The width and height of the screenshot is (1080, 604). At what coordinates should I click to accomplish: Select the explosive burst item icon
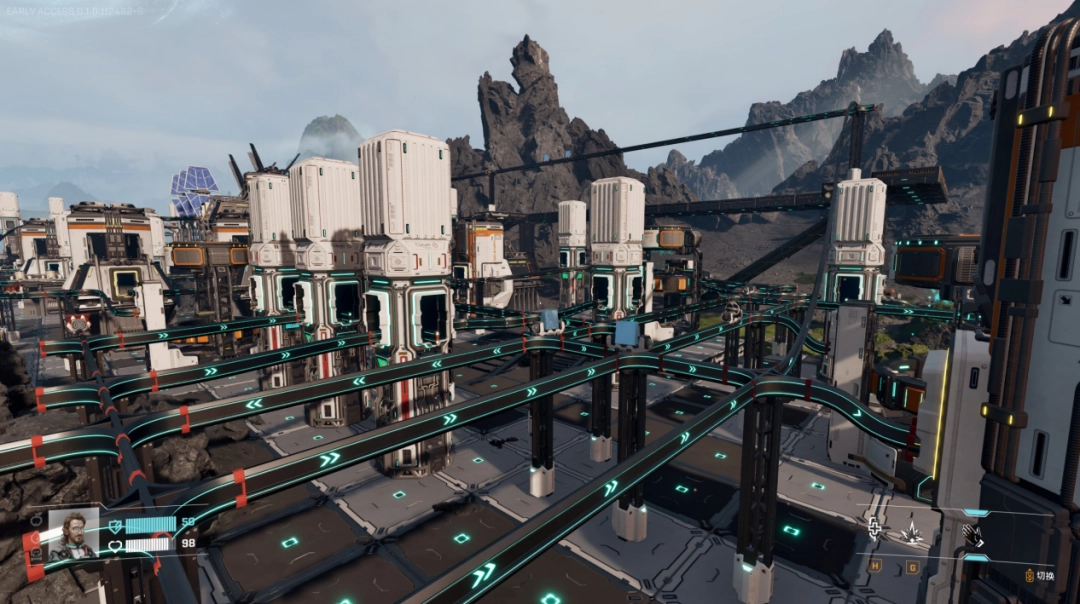pyautogui.click(x=911, y=534)
